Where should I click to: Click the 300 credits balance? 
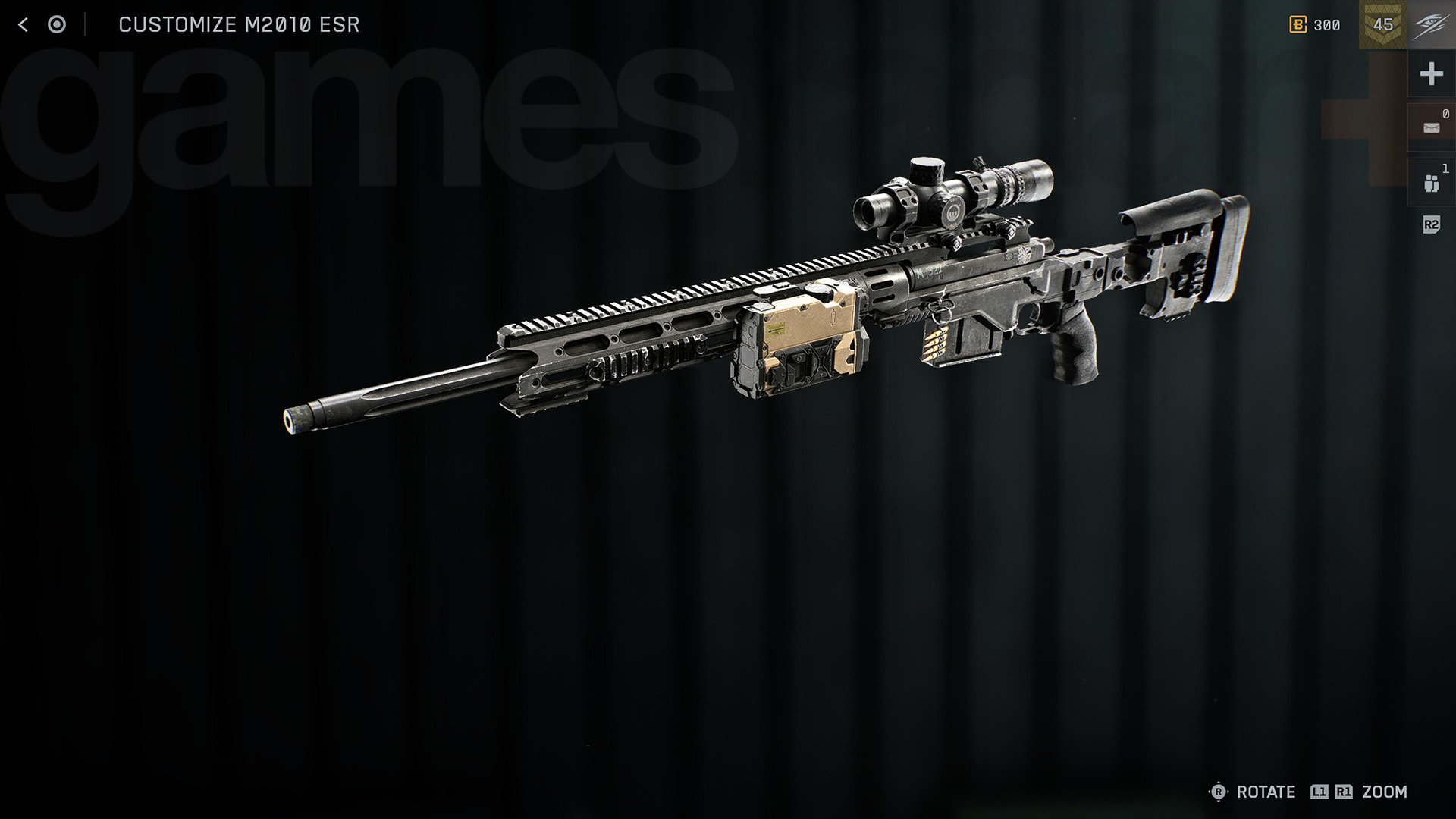pos(1327,24)
